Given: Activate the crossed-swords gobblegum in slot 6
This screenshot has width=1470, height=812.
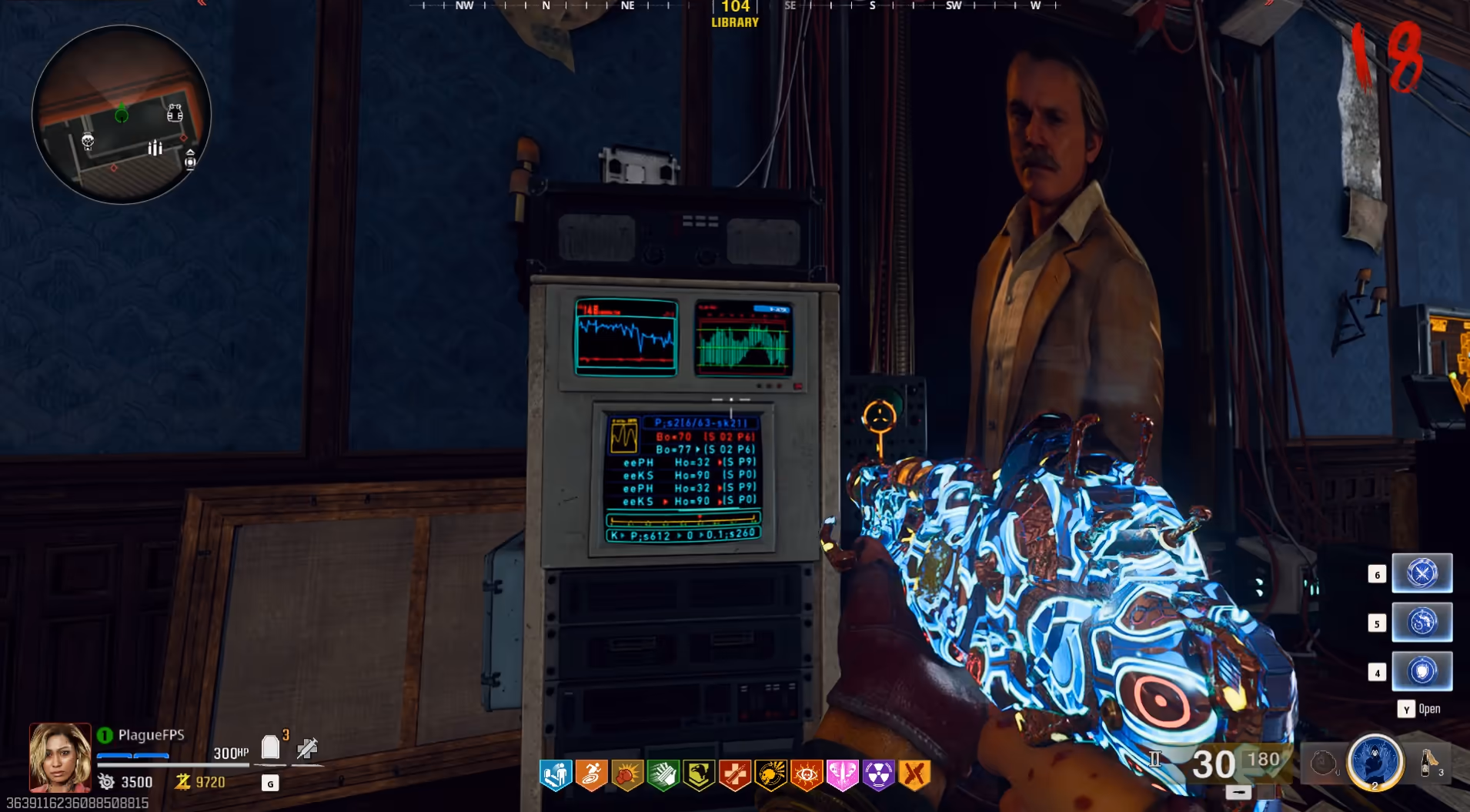Looking at the screenshot, I should coord(1422,573).
